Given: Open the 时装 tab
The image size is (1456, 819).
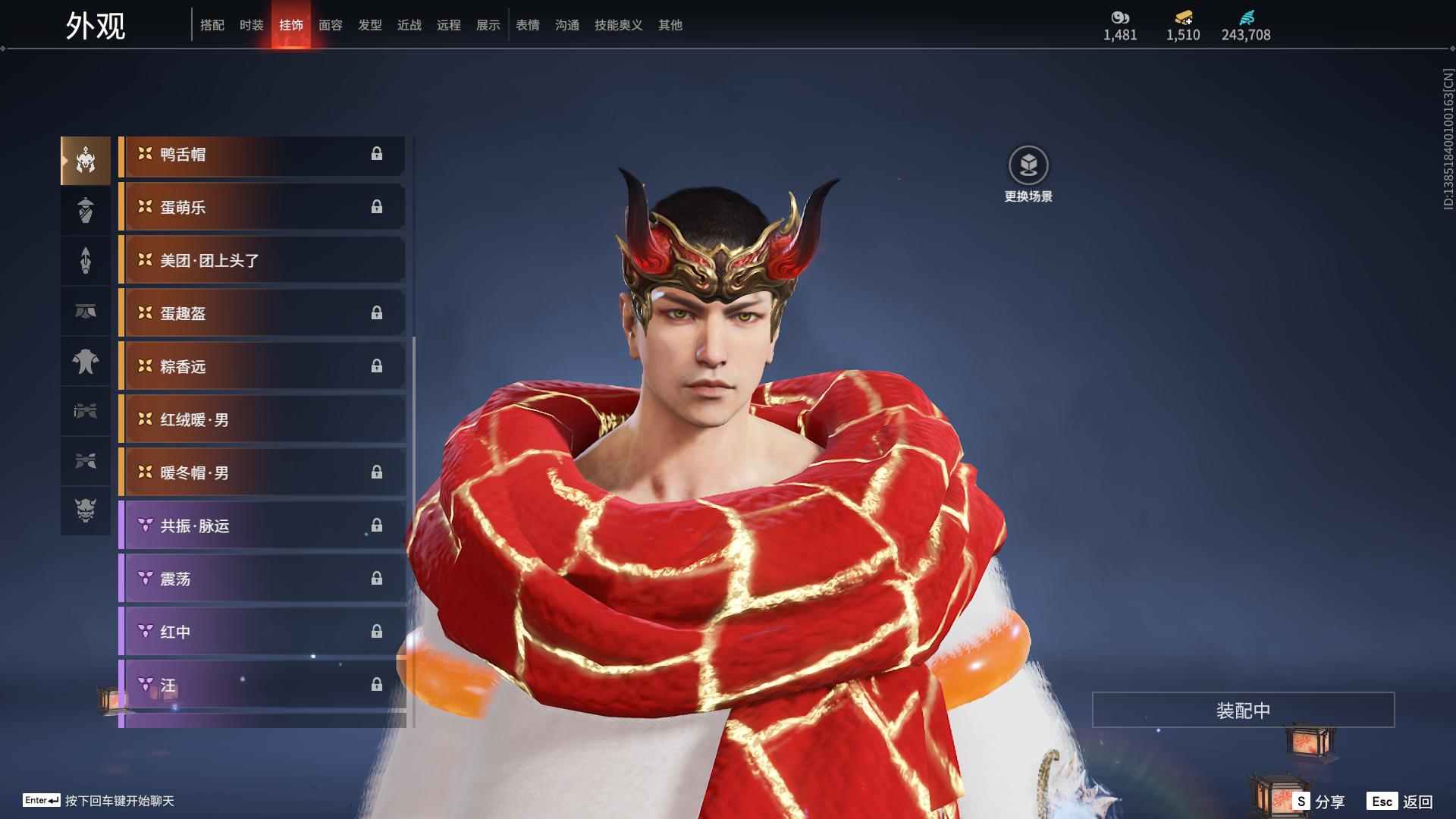Looking at the screenshot, I should 252,25.
